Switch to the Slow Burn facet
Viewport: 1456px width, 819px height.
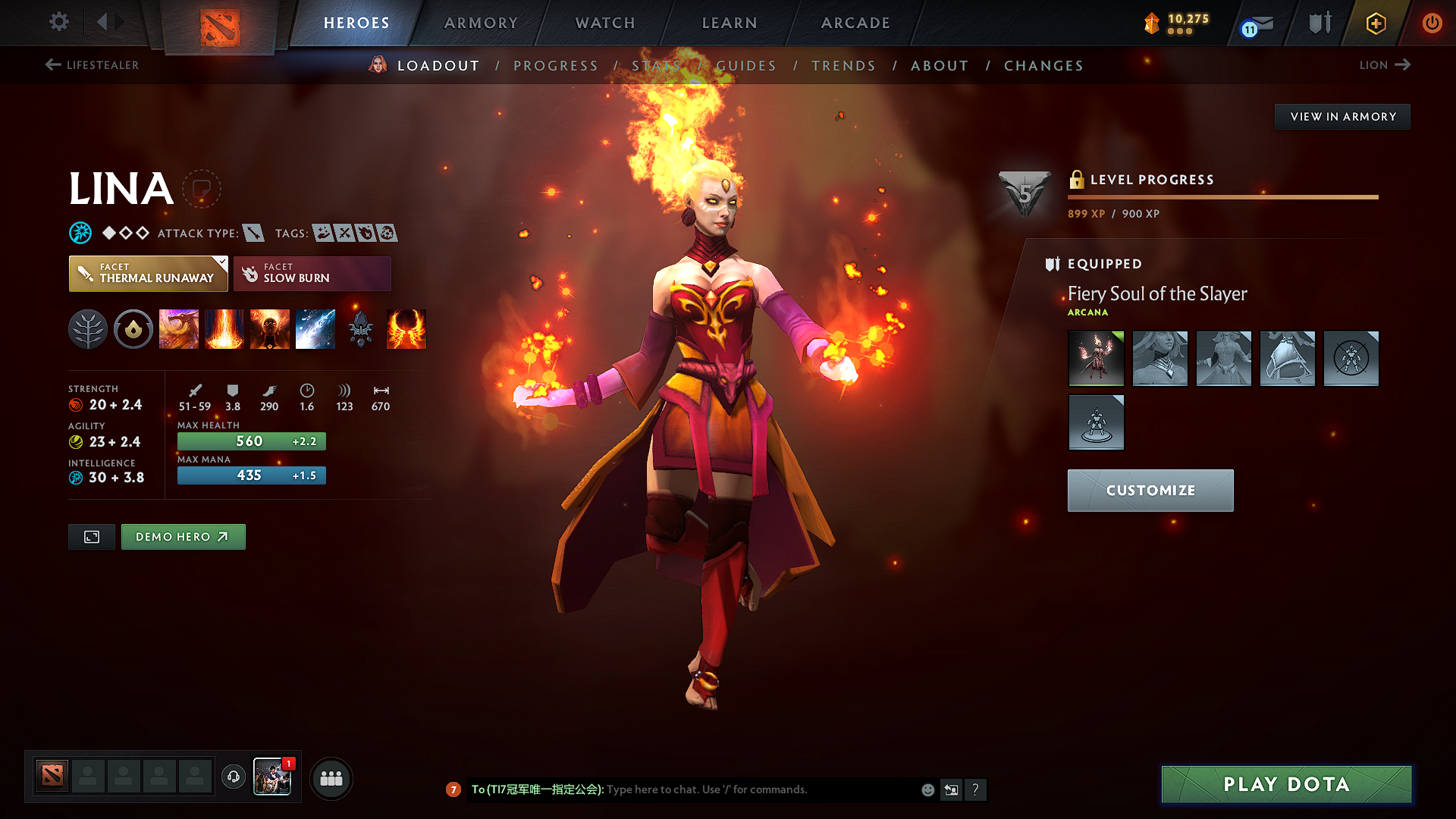pos(312,273)
